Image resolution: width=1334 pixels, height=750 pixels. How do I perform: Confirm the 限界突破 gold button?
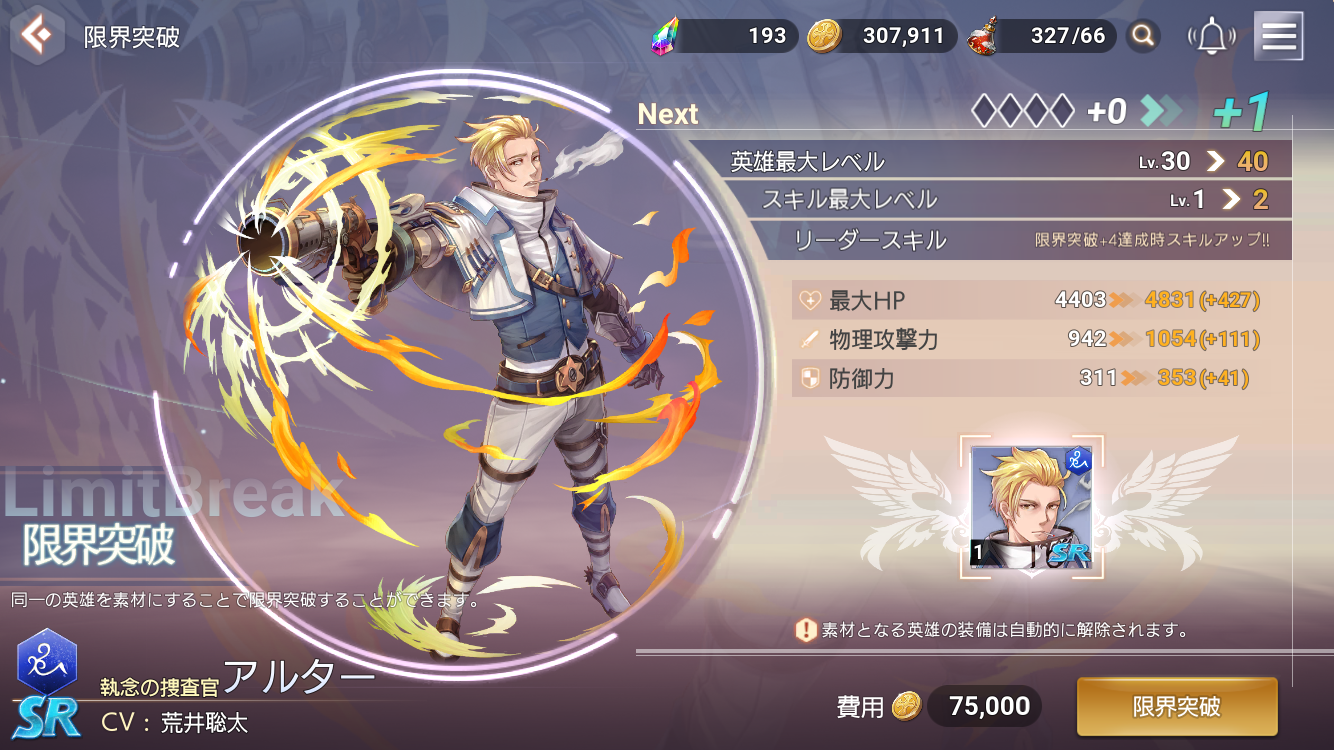1176,707
